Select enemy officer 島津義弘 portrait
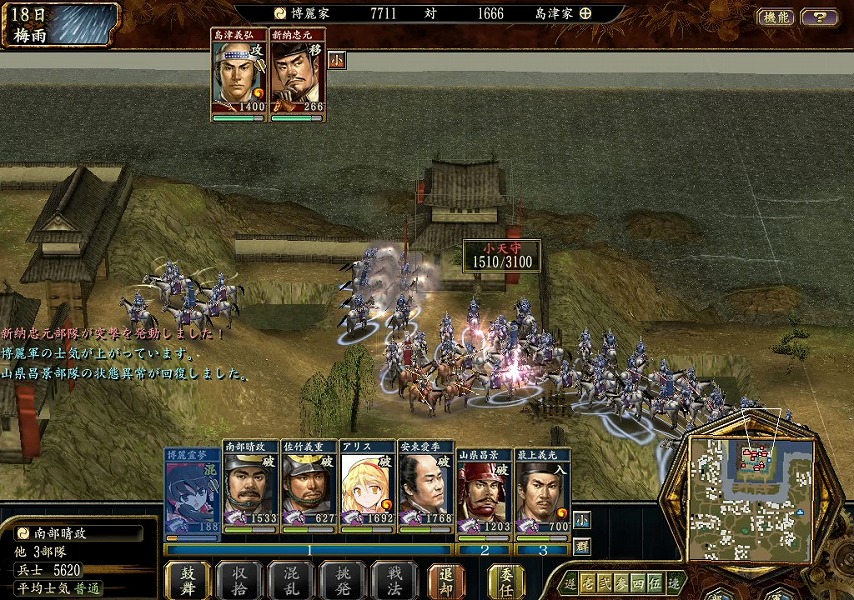 240,75
